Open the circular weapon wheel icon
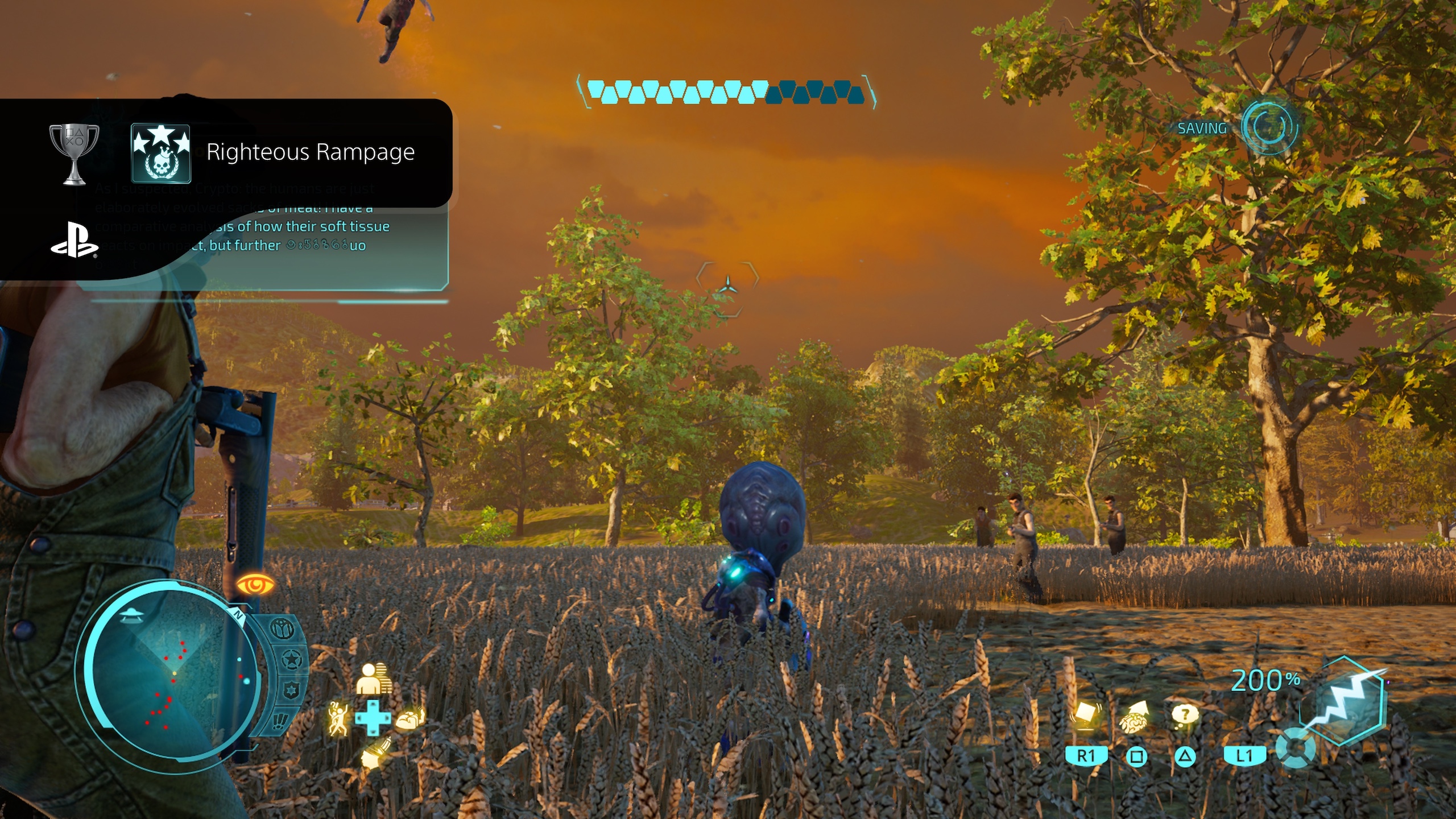 pyautogui.click(x=1296, y=748)
